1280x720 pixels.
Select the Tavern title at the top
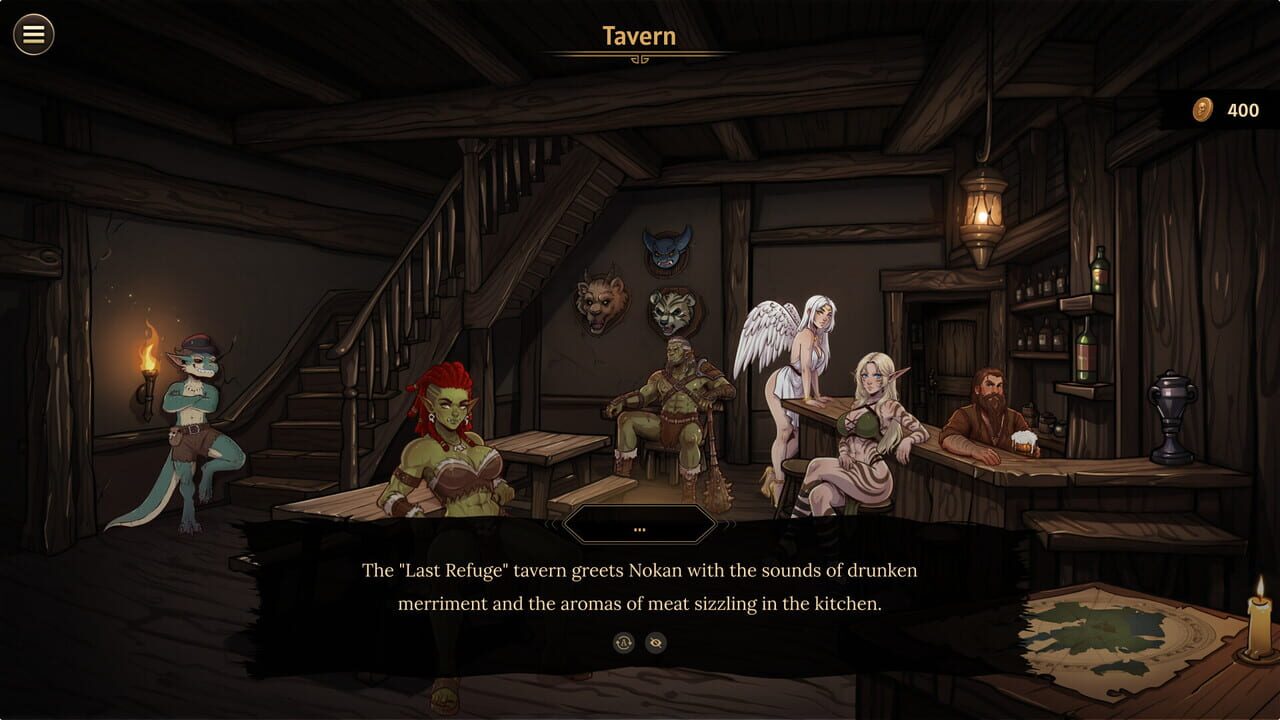click(638, 36)
